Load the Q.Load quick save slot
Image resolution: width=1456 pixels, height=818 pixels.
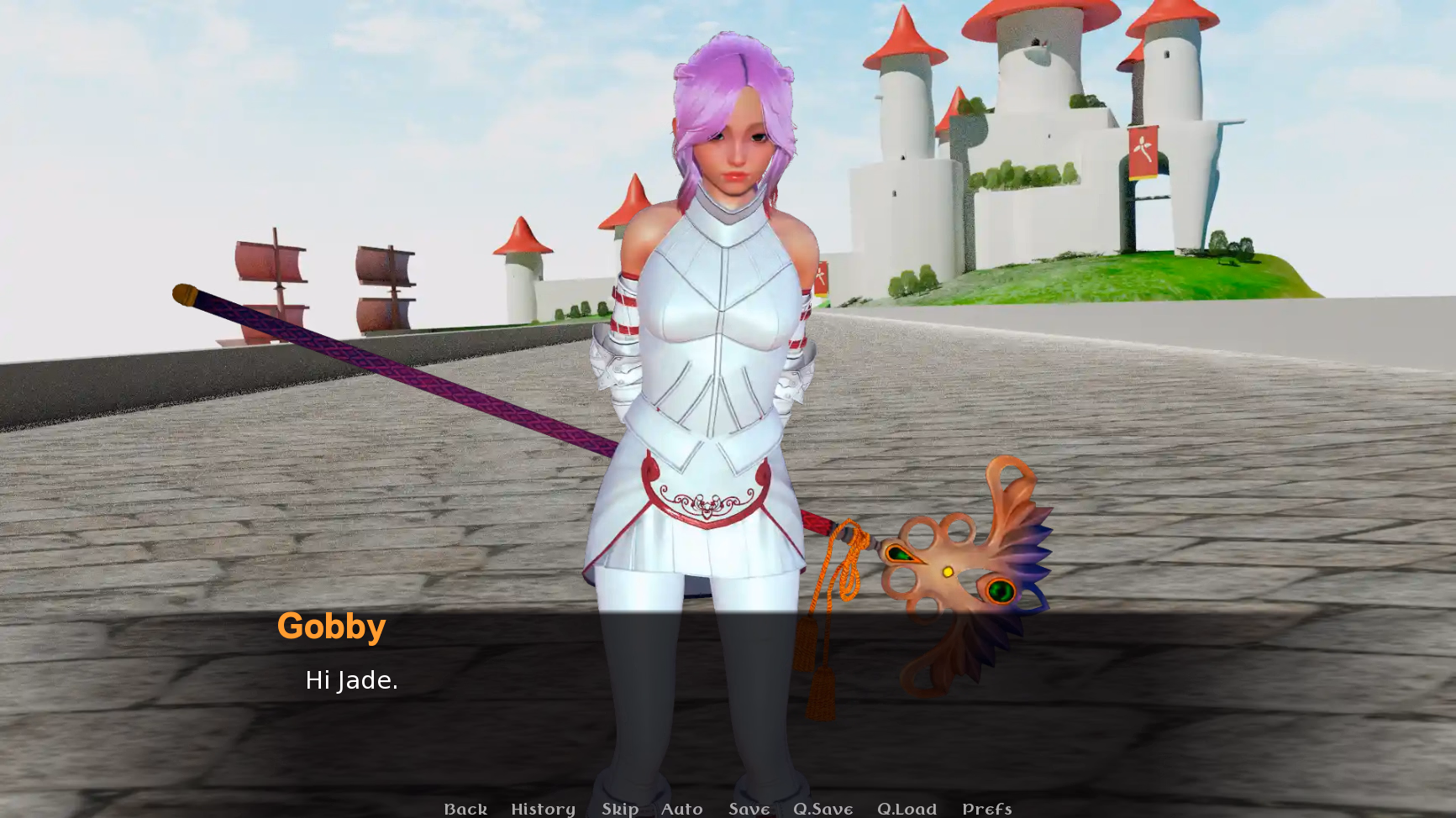[x=907, y=808]
